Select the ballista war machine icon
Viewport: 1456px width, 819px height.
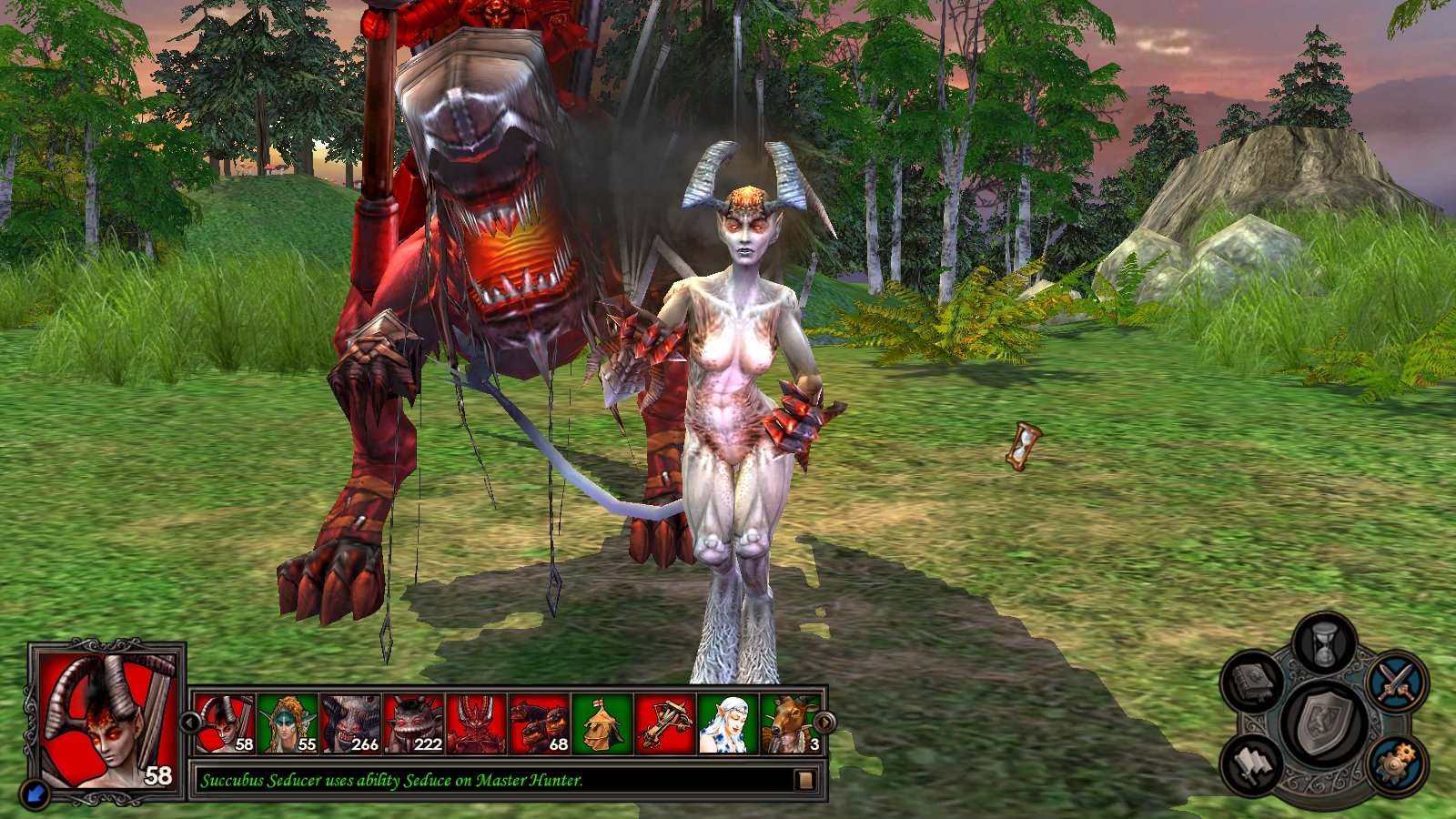click(665, 724)
